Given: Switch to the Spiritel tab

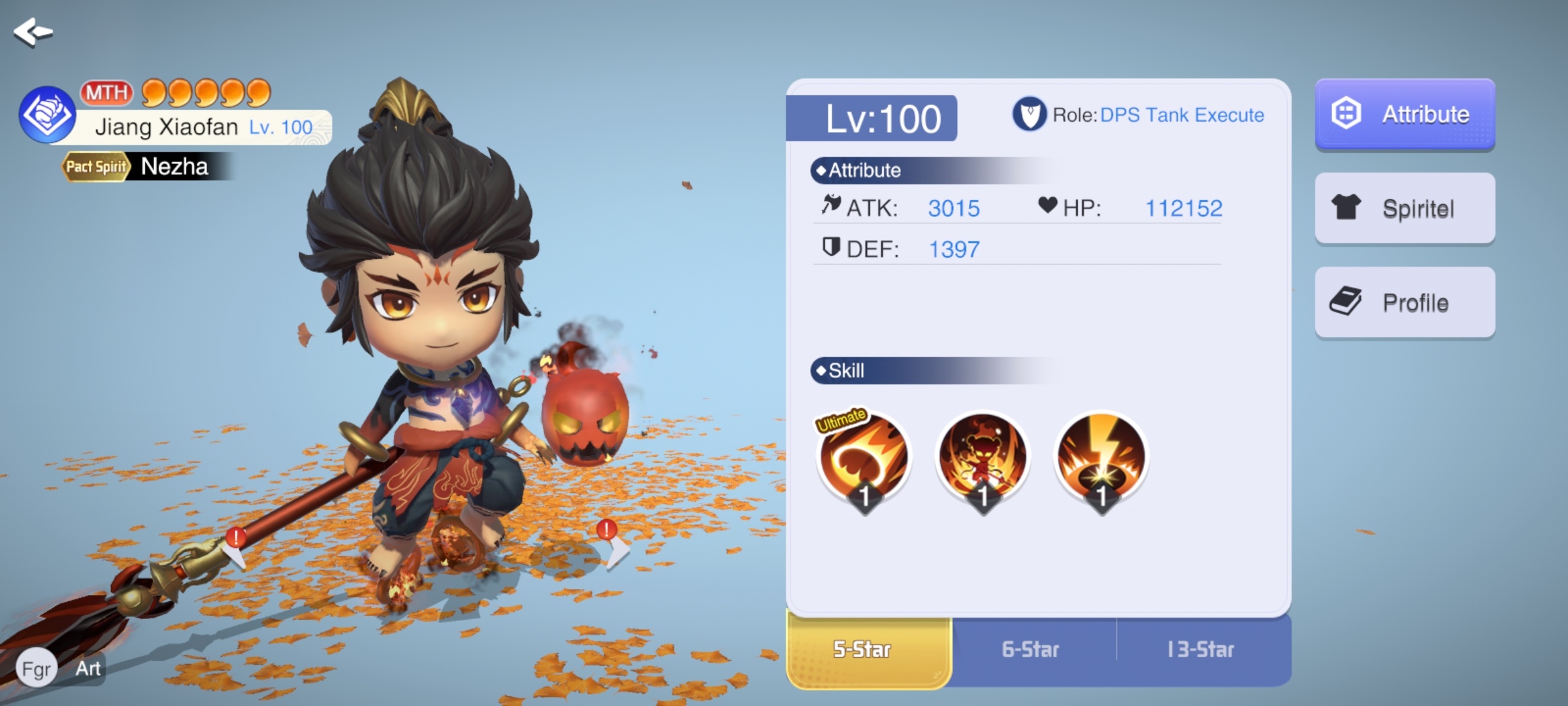Looking at the screenshot, I should click(1405, 209).
